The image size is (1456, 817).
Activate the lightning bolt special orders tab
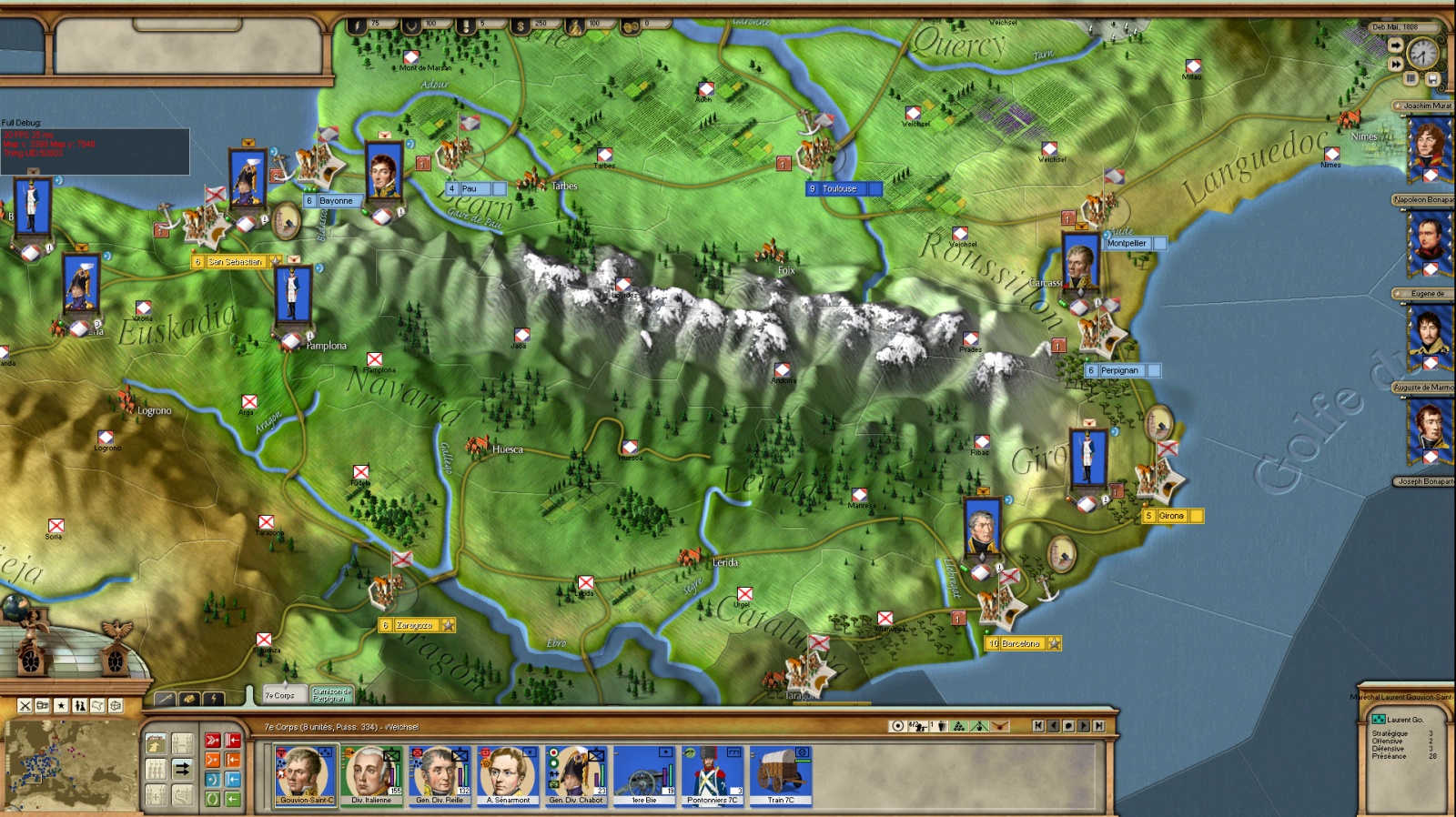(213, 699)
